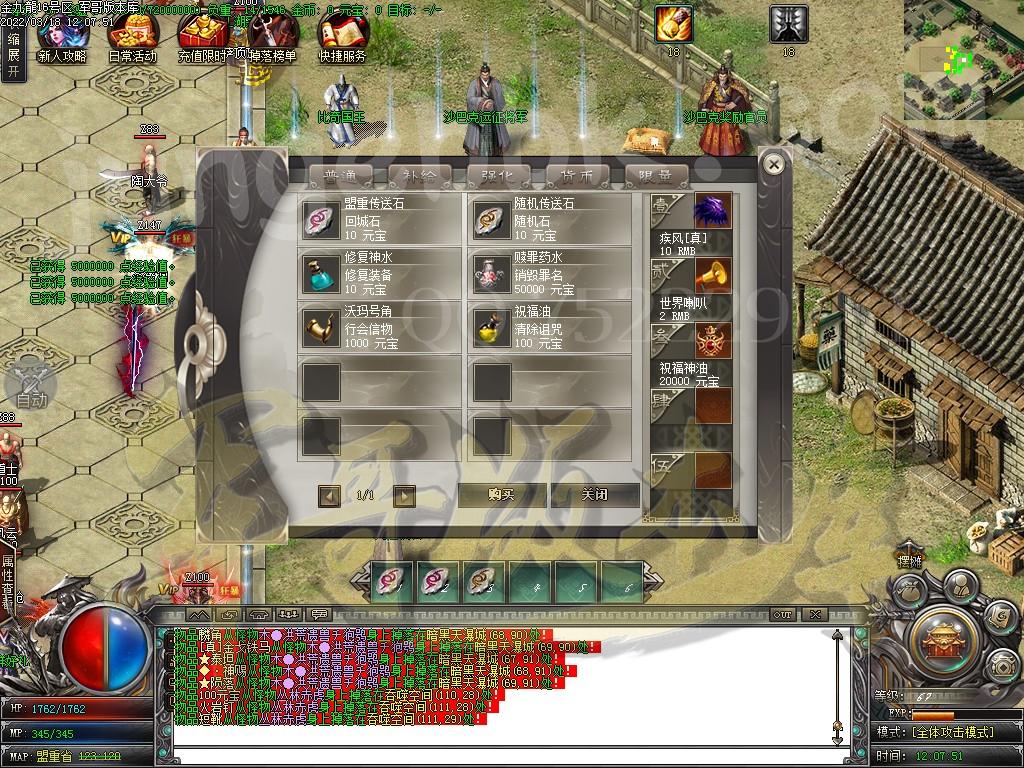Click the 购买 buy button

coord(501,495)
